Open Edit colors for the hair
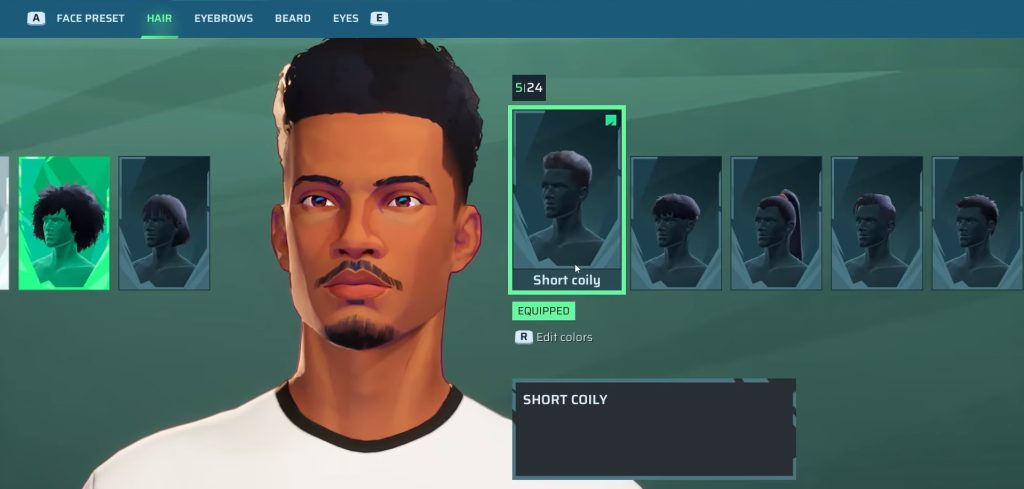Screen dimensions: 1024x489 (563, 337)
